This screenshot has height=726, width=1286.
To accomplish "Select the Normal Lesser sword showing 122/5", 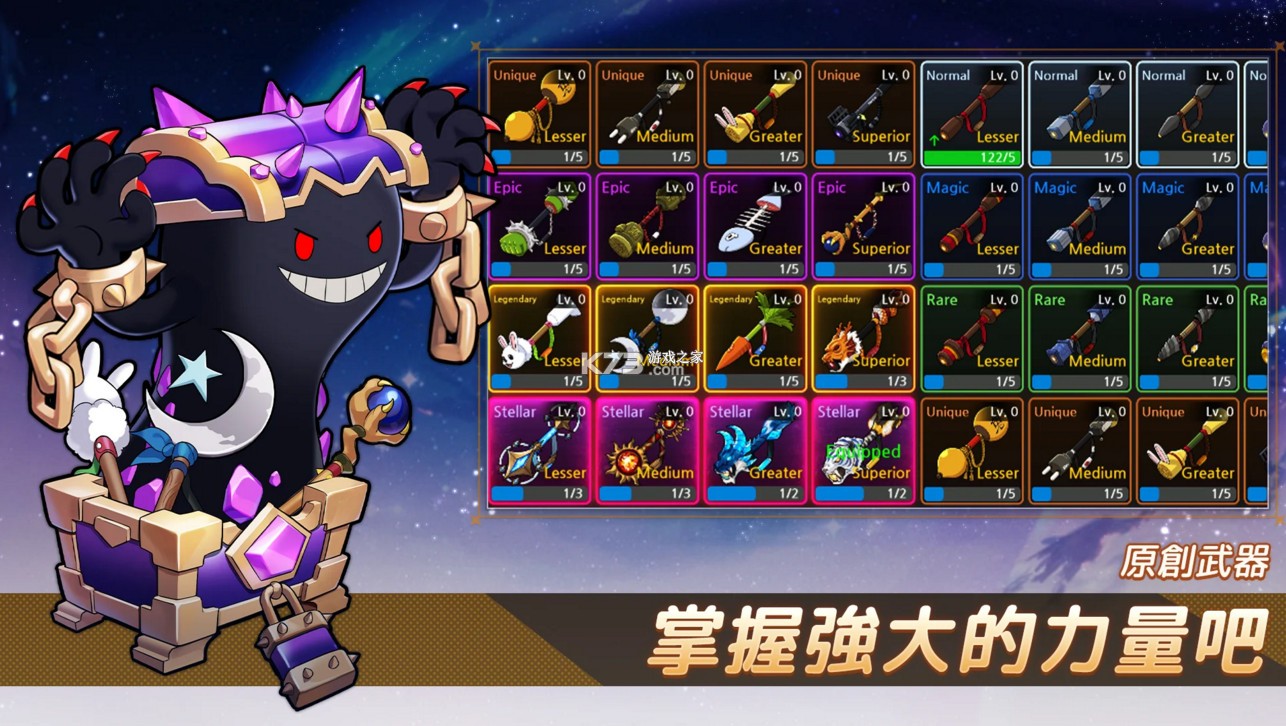I will point(972,112).
